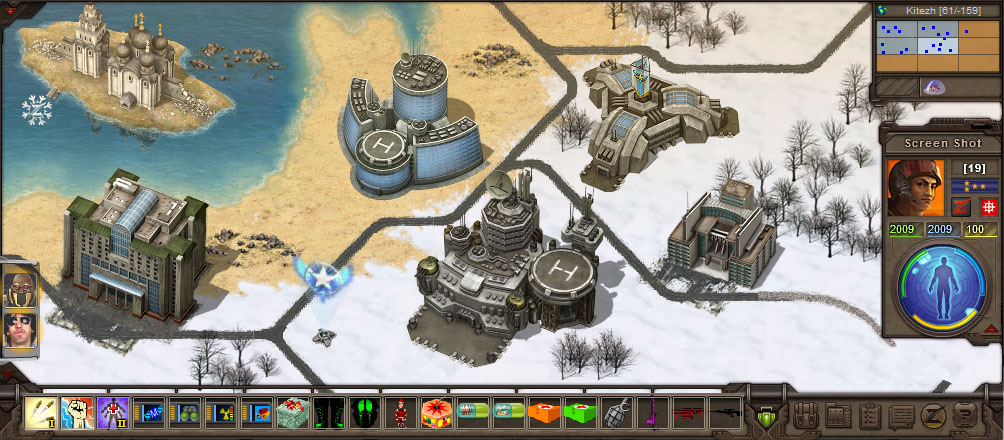This screenshot has height=440, width=1004.
Task: Click the round Z emblem button
Action: point(931,415)
